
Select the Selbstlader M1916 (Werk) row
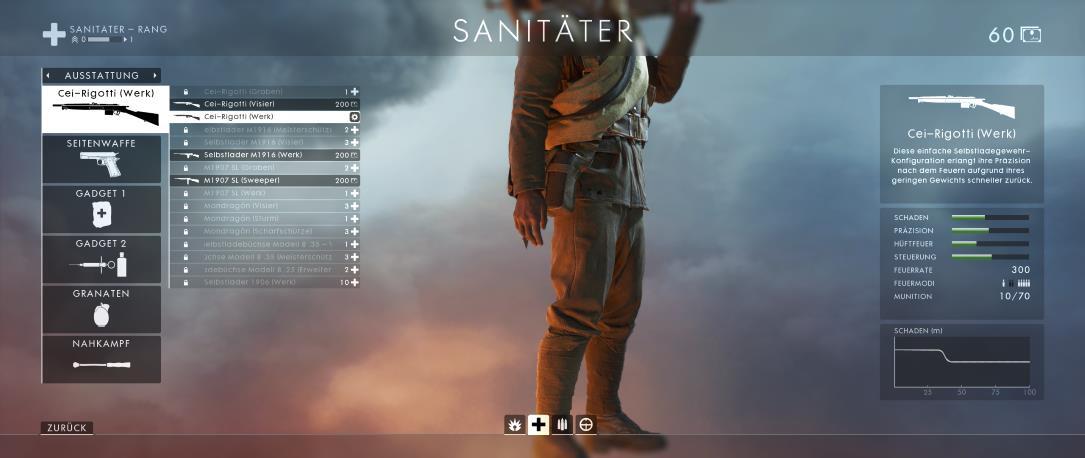click(265, 155)
